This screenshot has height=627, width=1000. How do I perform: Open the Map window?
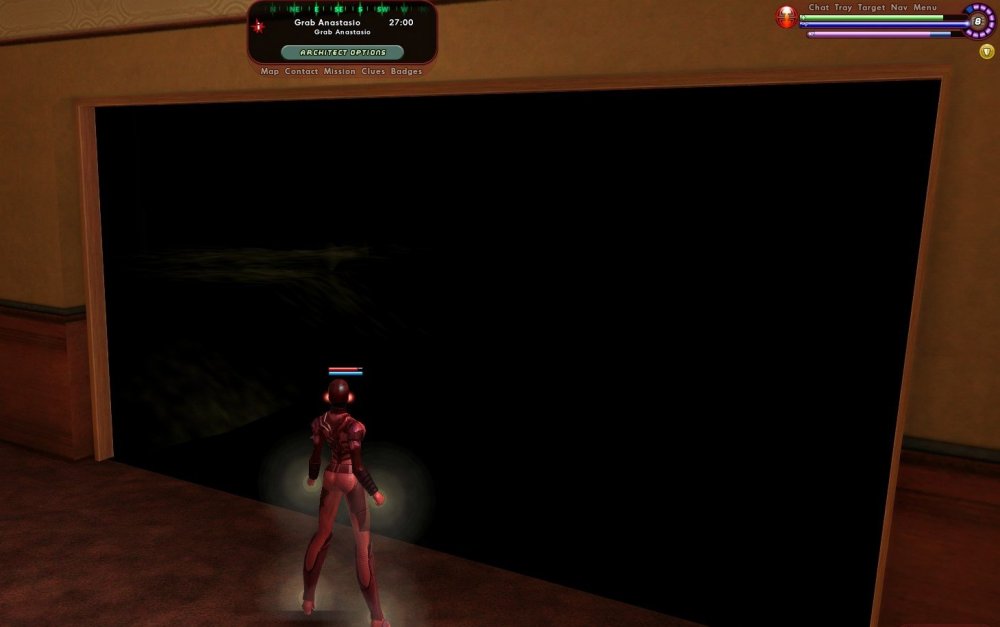click(270, 72)
